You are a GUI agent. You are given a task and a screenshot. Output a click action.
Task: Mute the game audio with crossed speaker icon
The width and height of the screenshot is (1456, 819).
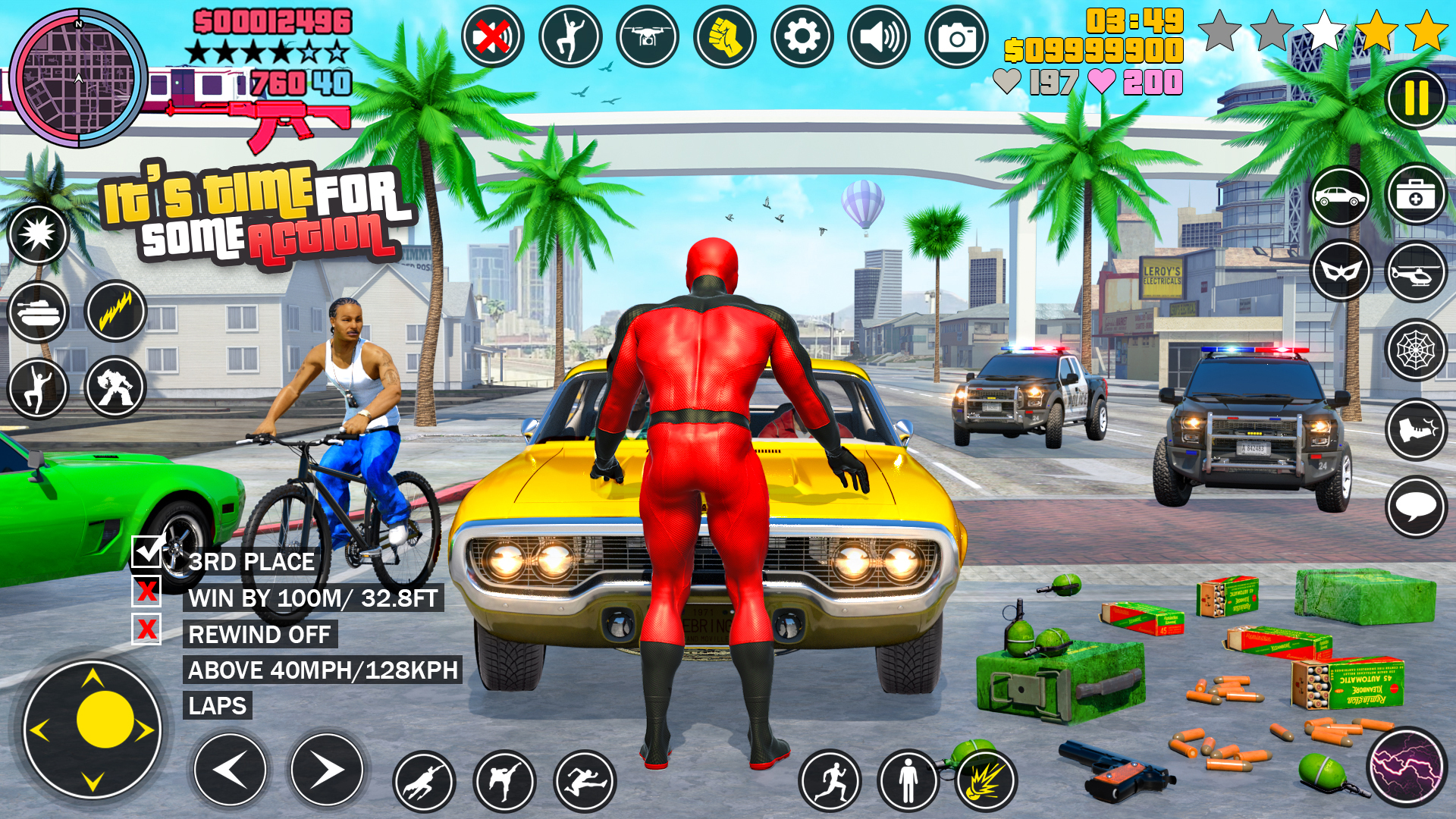491,35
